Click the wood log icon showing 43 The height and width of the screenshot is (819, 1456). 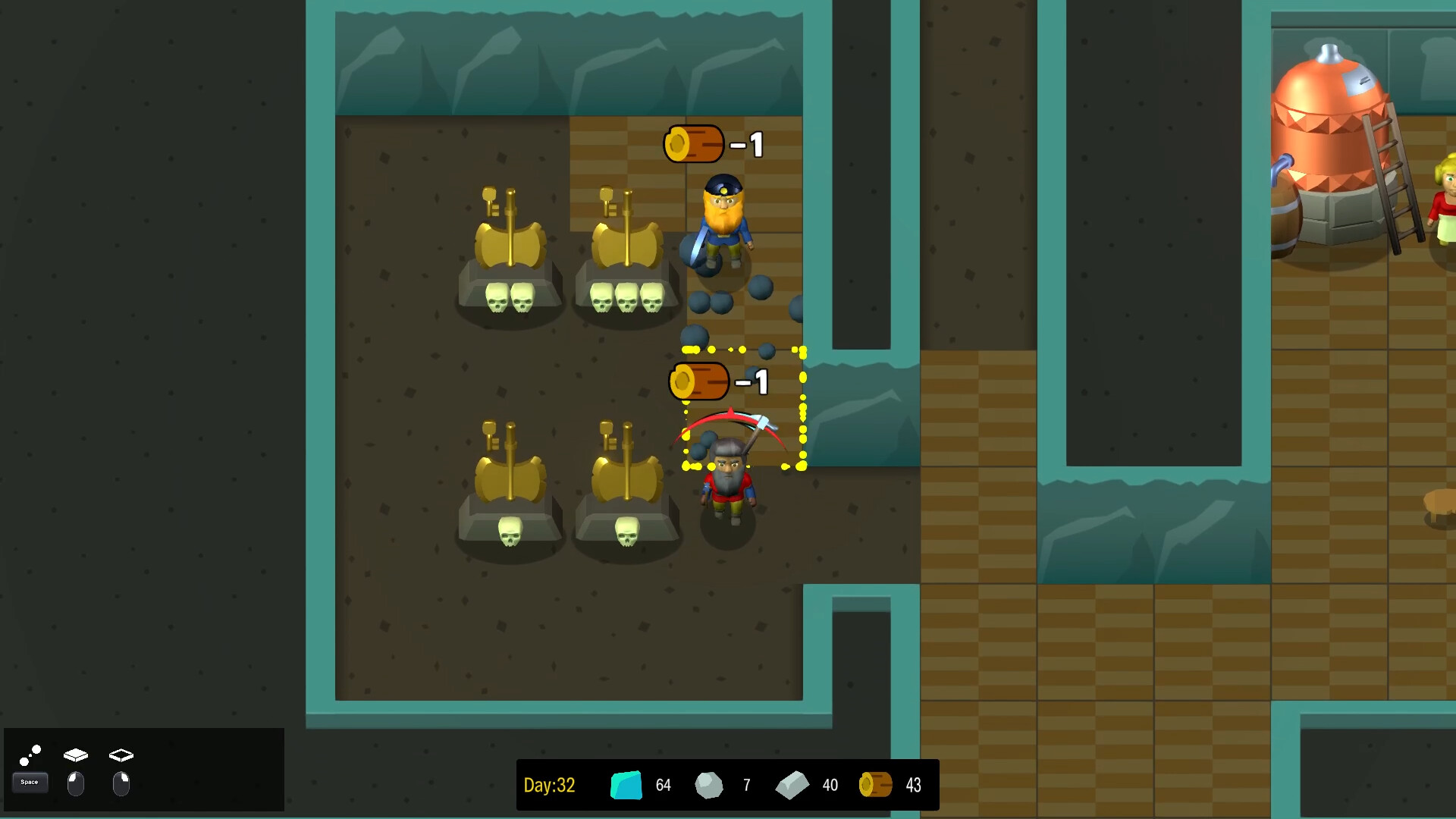tap(876, 785)
